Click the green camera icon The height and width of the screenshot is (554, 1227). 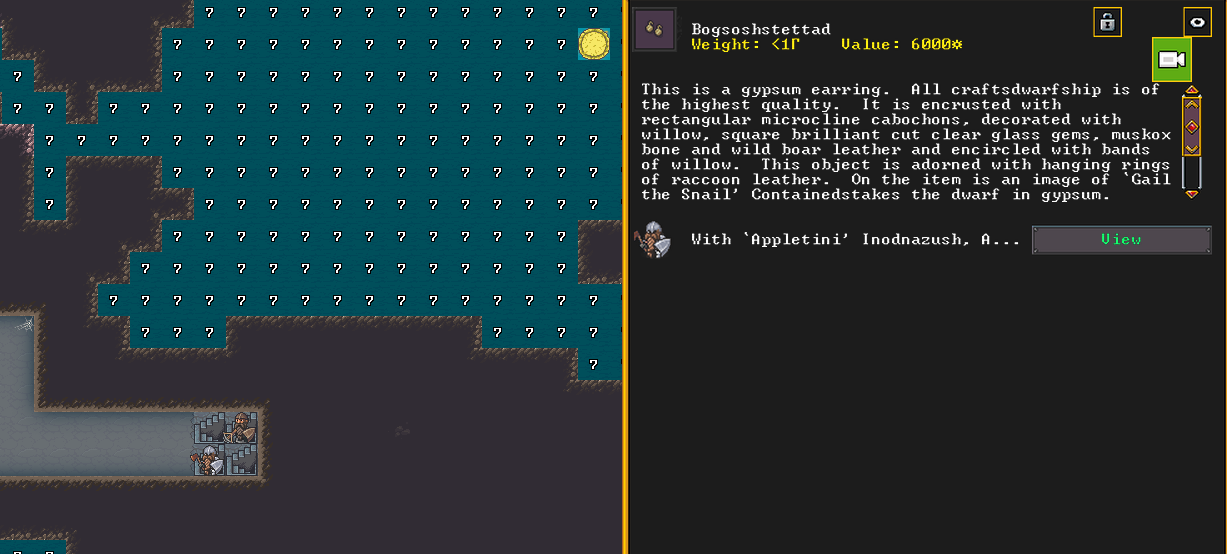coord(1171,60)
